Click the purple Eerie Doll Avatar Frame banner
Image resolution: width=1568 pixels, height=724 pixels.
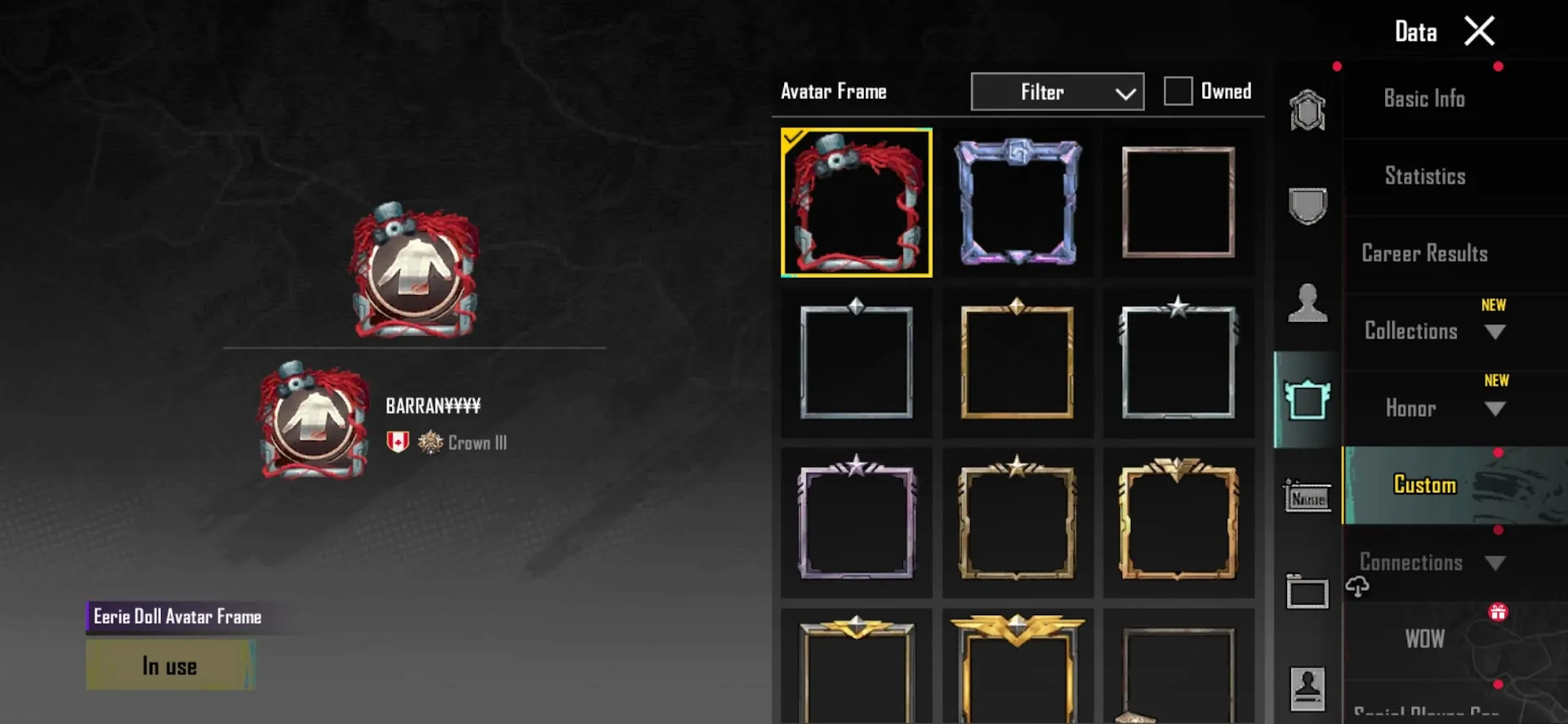point(176,616)
